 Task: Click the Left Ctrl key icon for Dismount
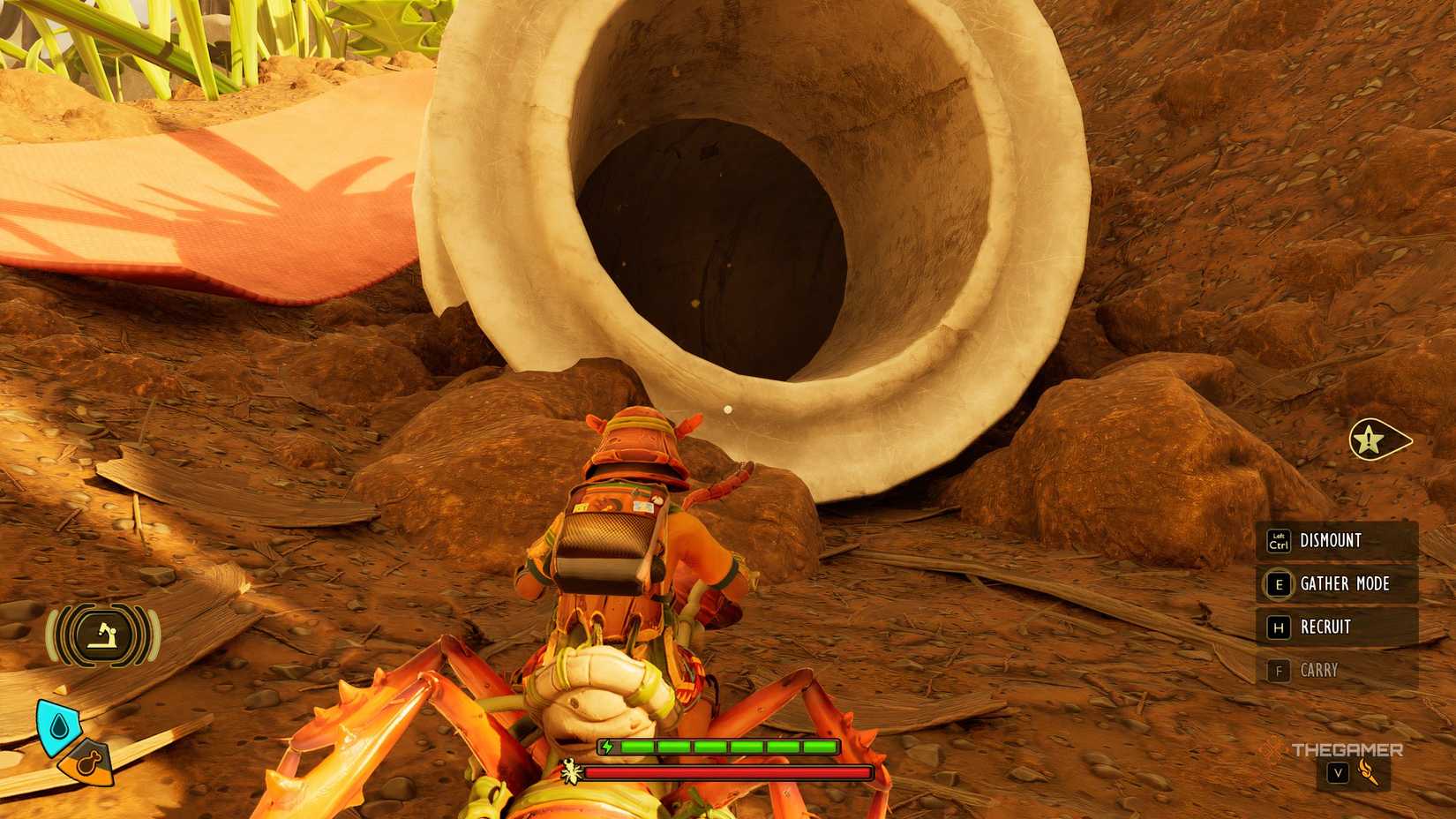pos(1278,541)
